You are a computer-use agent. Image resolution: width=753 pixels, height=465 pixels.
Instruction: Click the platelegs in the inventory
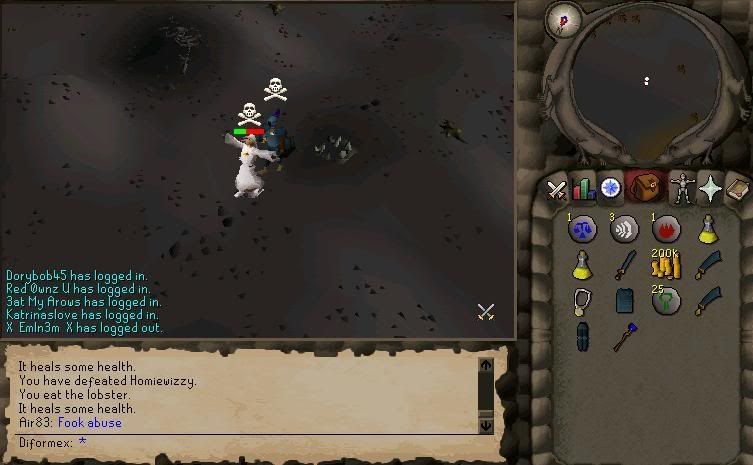point(582,337)
